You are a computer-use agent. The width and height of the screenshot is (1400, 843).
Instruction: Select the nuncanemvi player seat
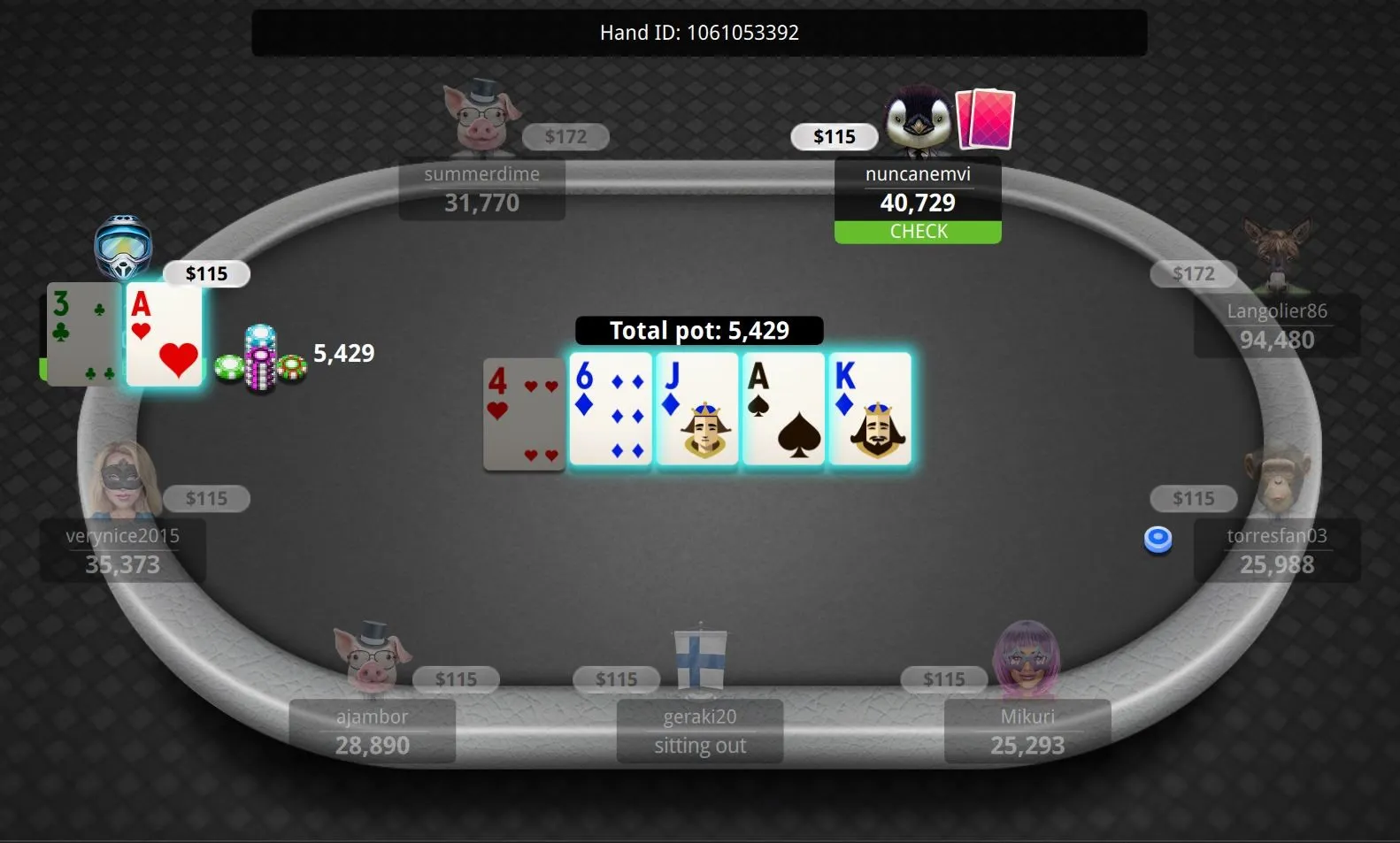(x=918, y=189)
